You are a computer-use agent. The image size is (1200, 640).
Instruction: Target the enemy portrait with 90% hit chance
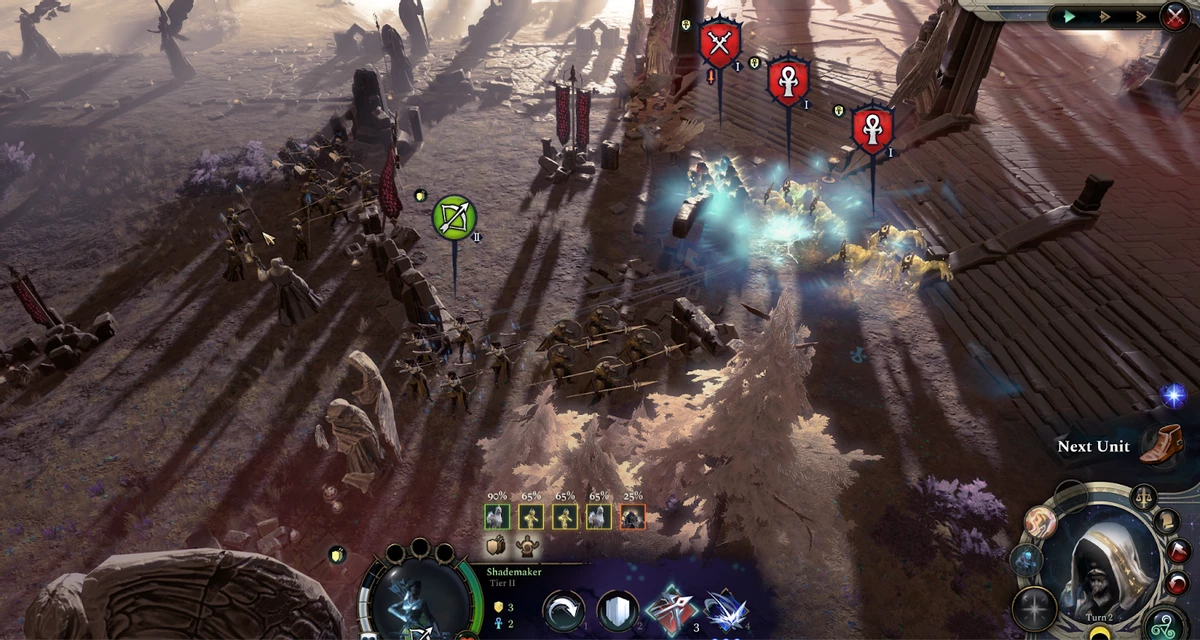[497, 516]
